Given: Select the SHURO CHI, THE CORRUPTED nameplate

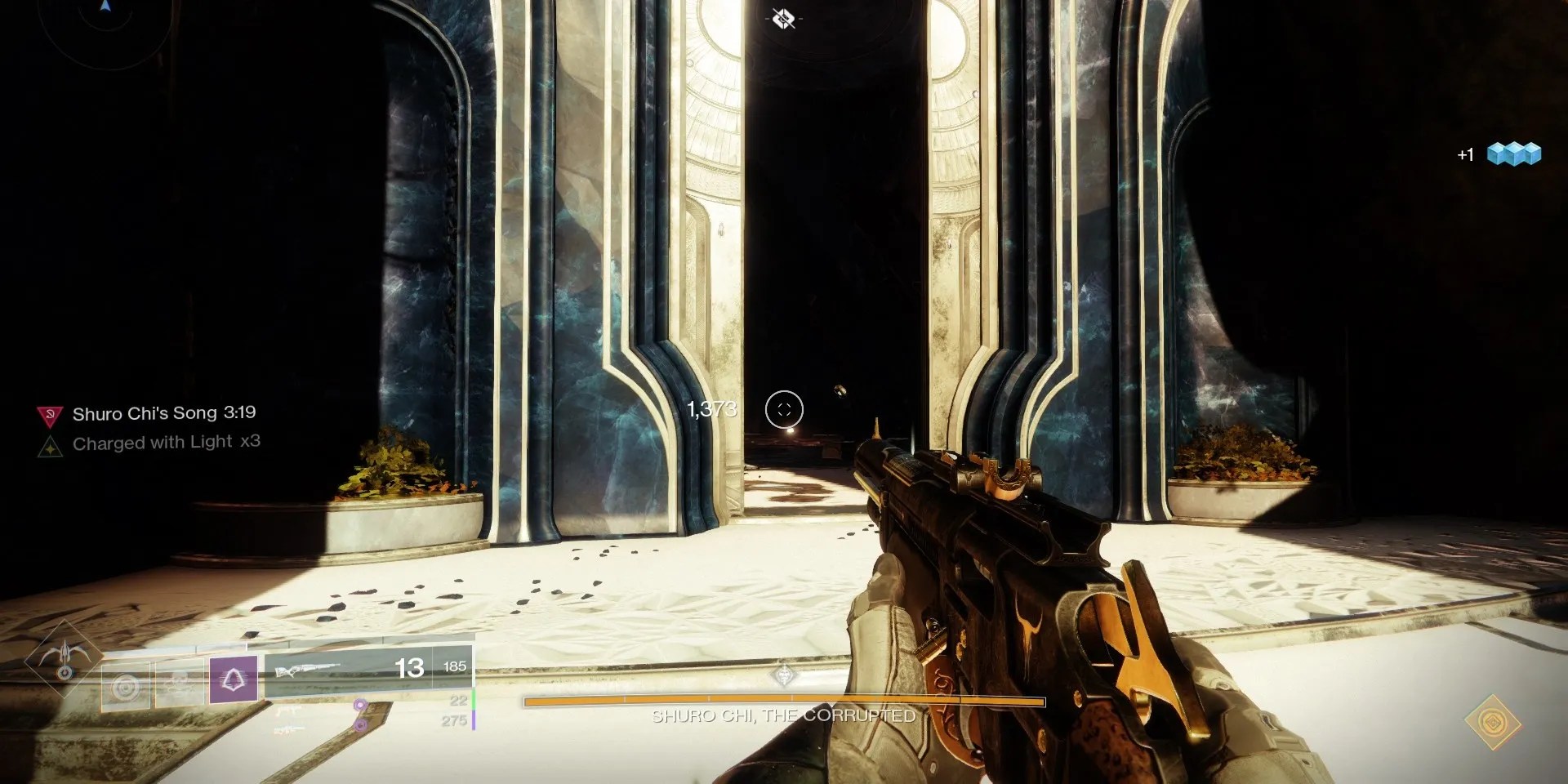Looking at the screenshot, I should click(782, 716).
